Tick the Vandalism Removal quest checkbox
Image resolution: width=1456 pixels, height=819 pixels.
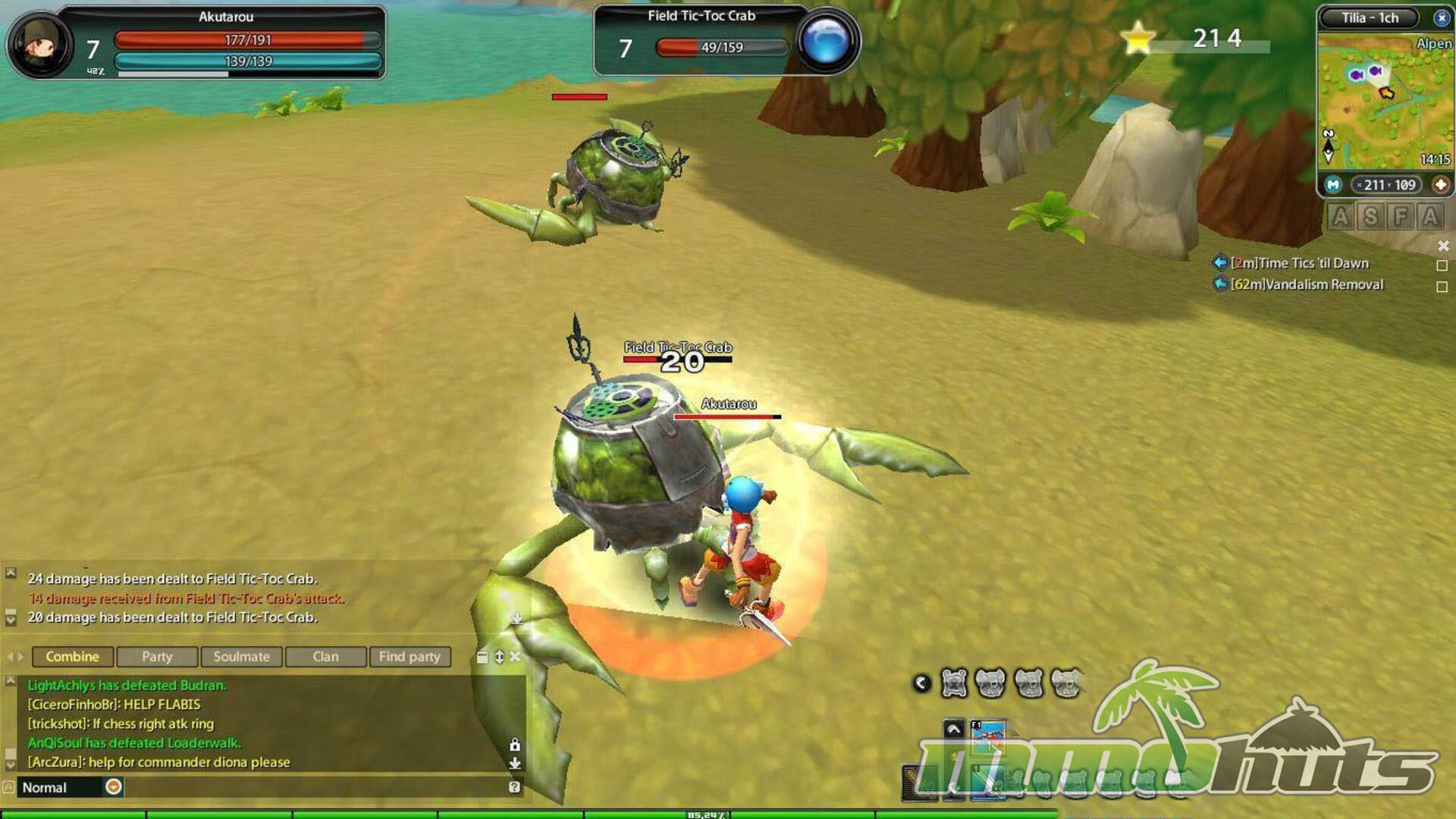1442,287
